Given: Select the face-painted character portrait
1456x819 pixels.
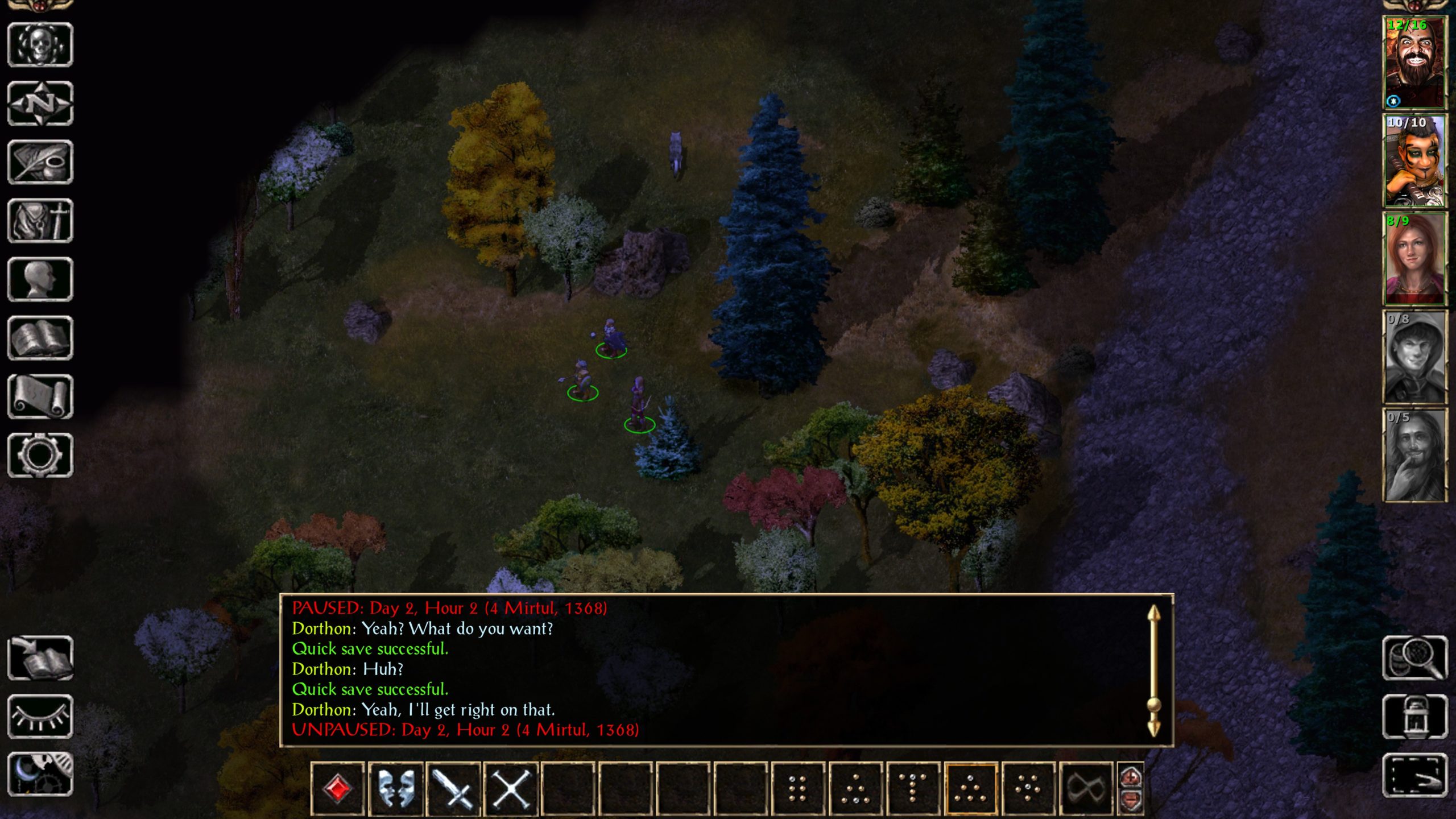Looking at the screenshot, I should 1415,161.
